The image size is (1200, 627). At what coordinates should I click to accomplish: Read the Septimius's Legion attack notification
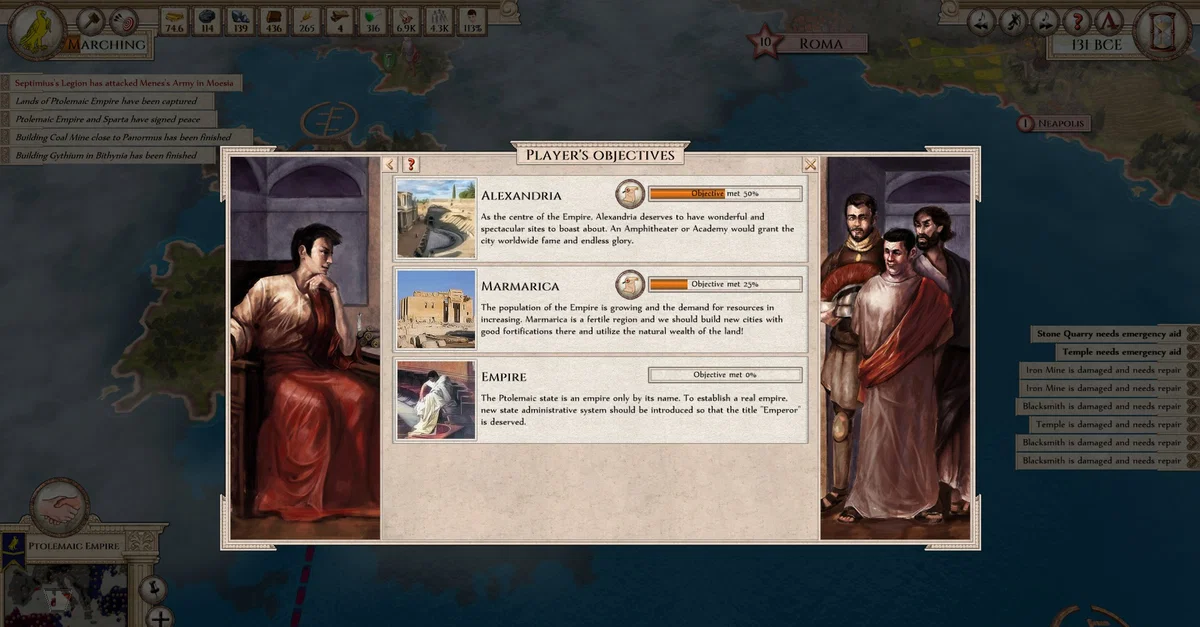pos(124,83)
